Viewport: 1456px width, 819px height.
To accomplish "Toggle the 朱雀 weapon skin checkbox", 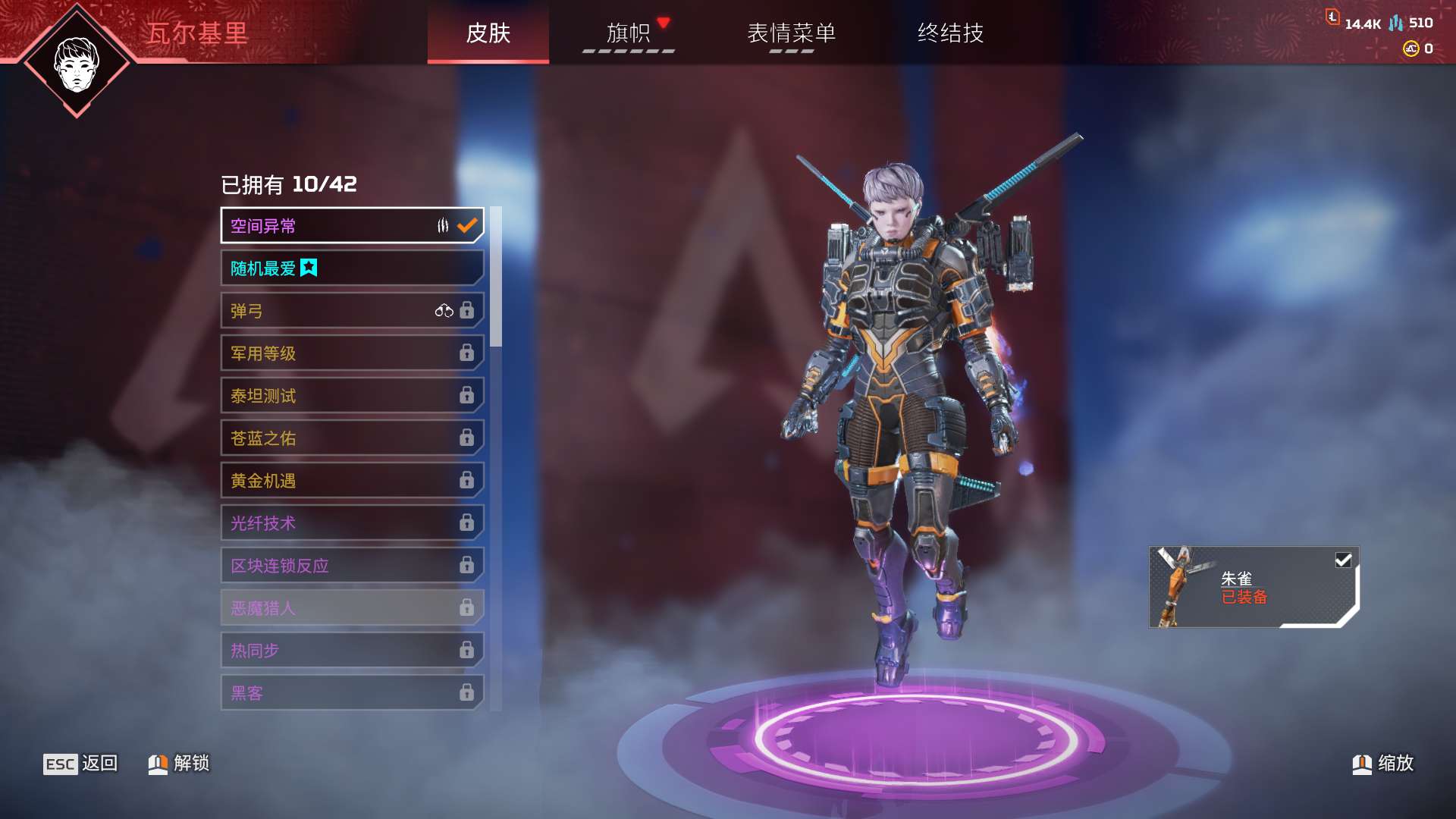I will (x=1343, y=560).
